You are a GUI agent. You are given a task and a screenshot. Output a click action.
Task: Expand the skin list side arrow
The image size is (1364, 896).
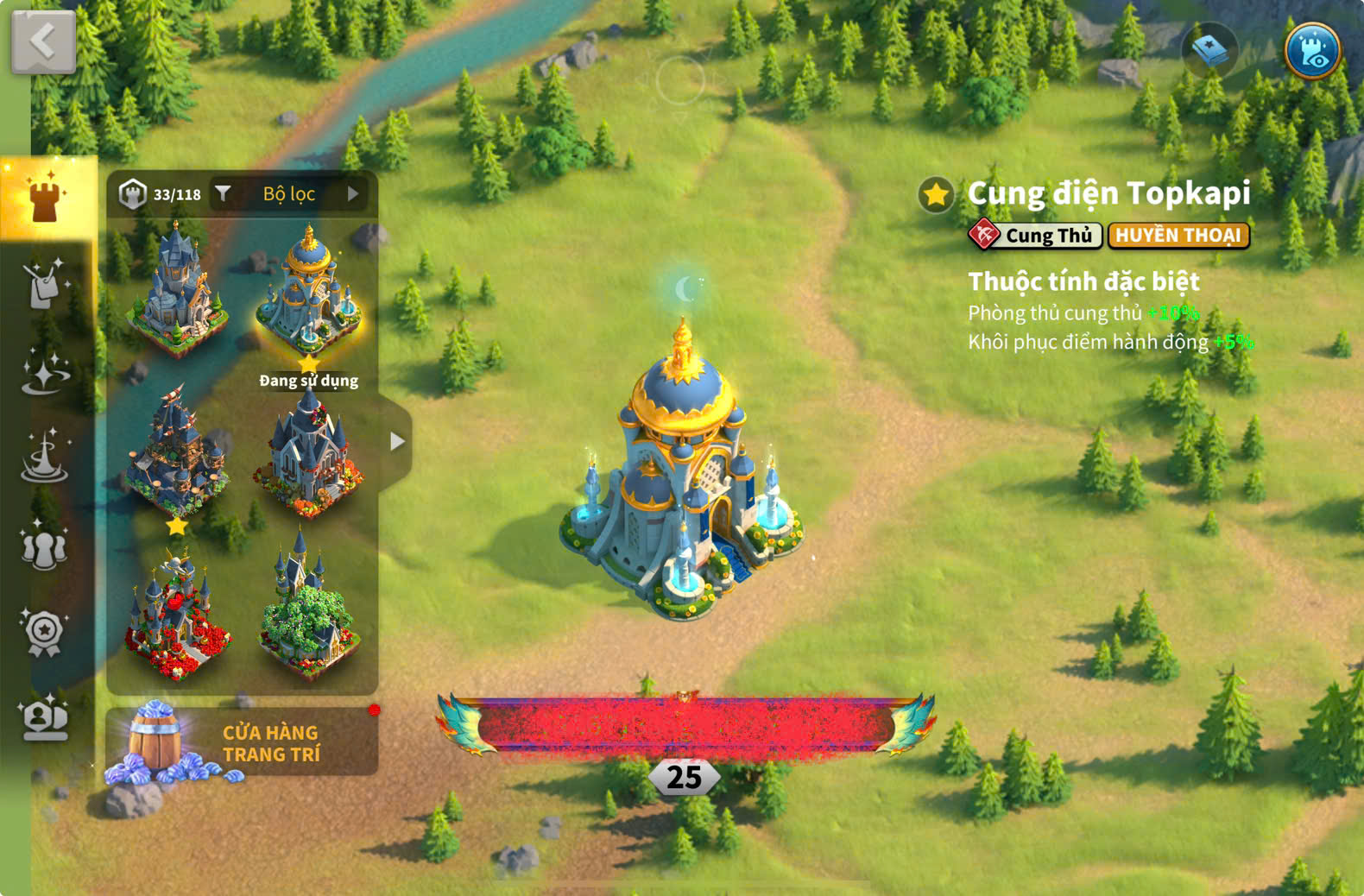[396, 442]
